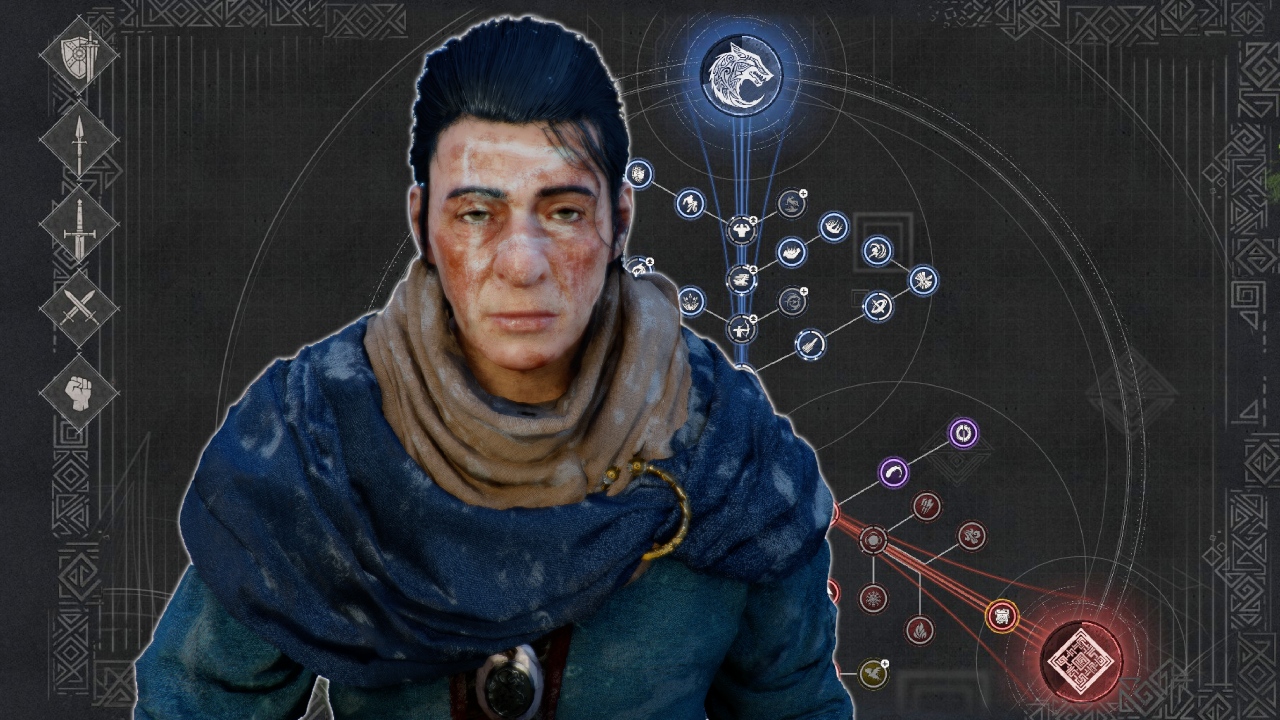The width and height of the screenshot is (1280, 720).
Task: Select the purple ring ability node
Action: coord(962,433)
